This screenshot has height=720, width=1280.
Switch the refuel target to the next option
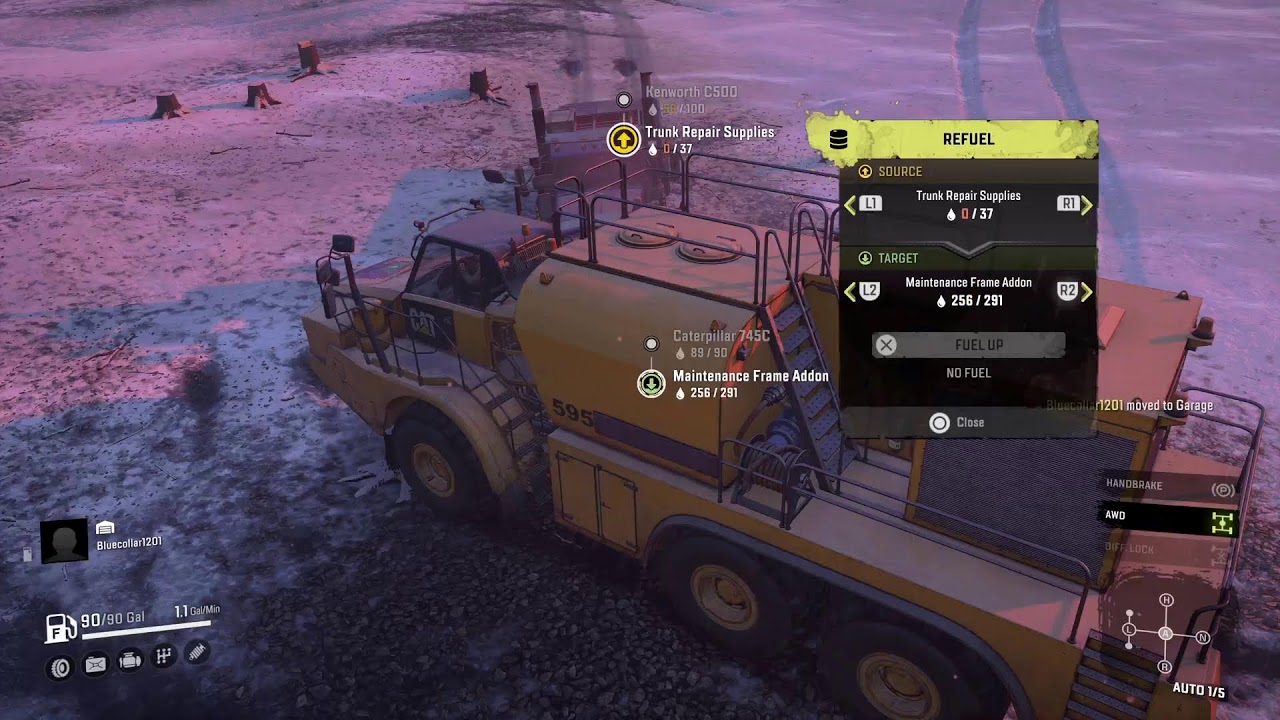(x=1075, y=291)
